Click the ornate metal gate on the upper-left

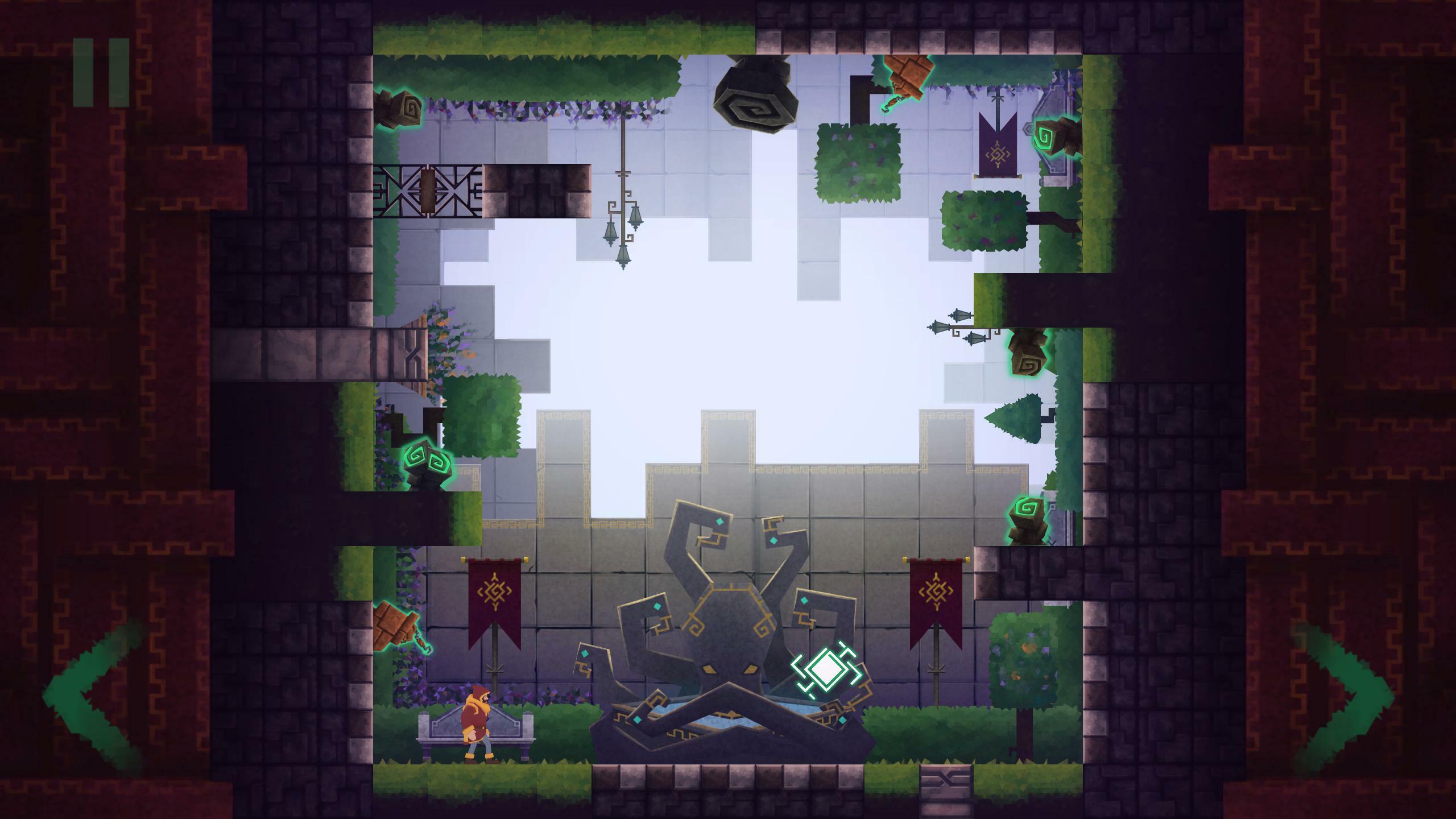[x=427, y=191]
